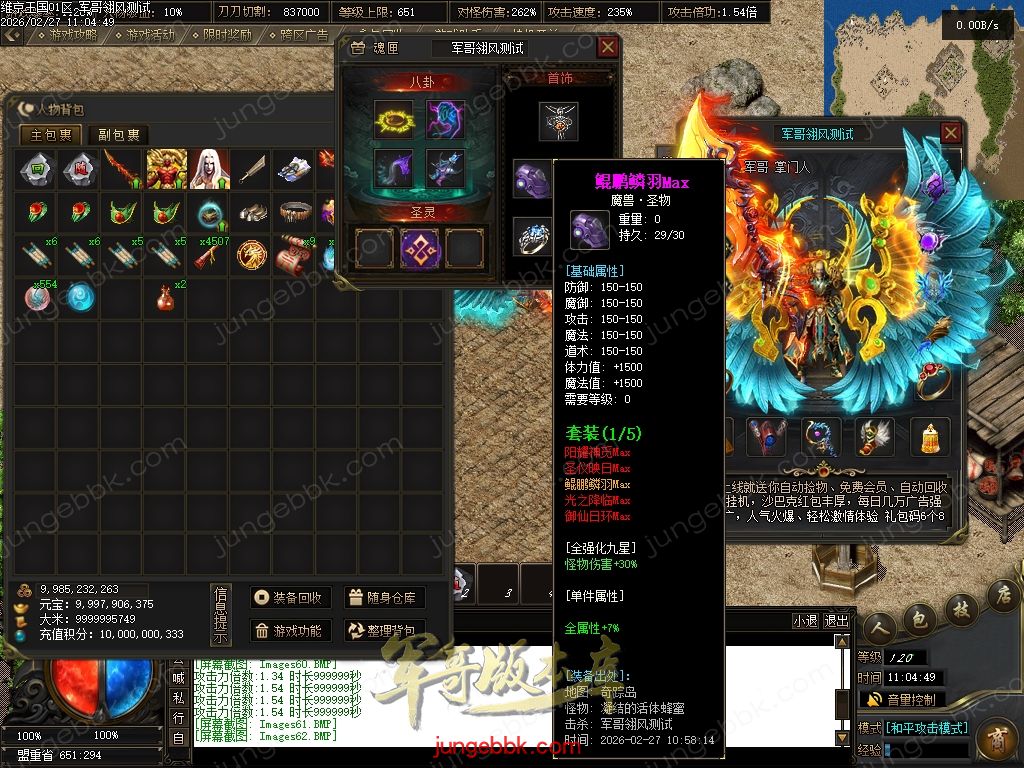Open the 游戏功能 game functions menu
Image resolution: width=1024 pixels, height=768 pixels.
point(289,630)
